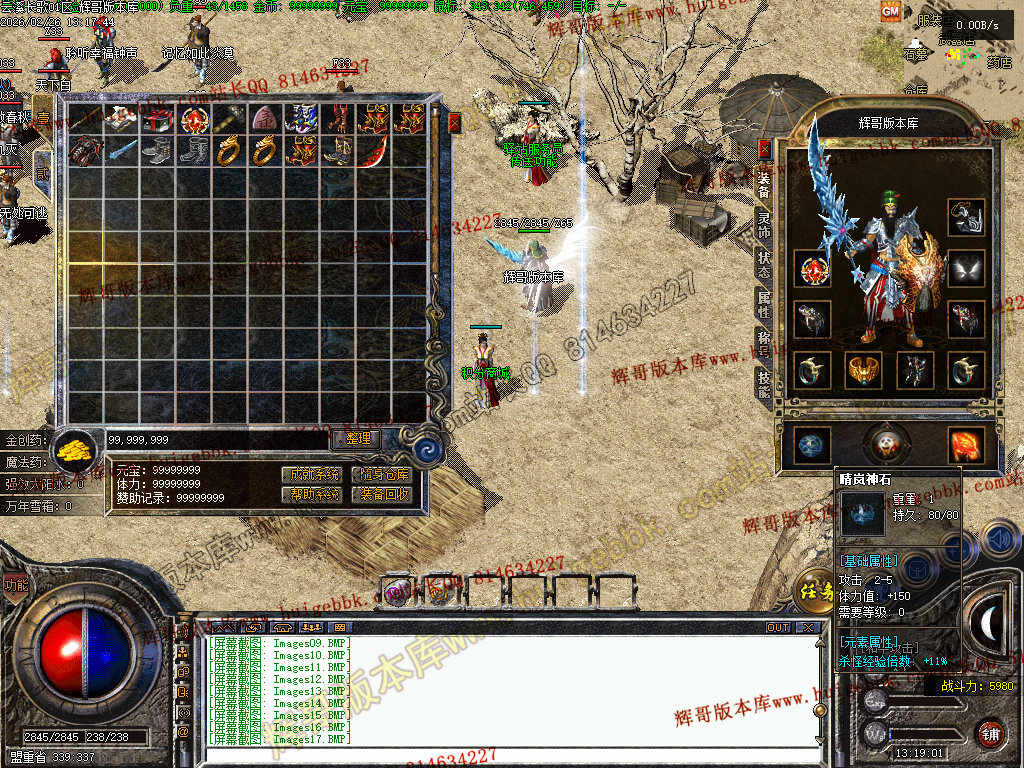Select the fire gem equipment slot
The width and height of the screenshot is (1024, 768).
966,446
